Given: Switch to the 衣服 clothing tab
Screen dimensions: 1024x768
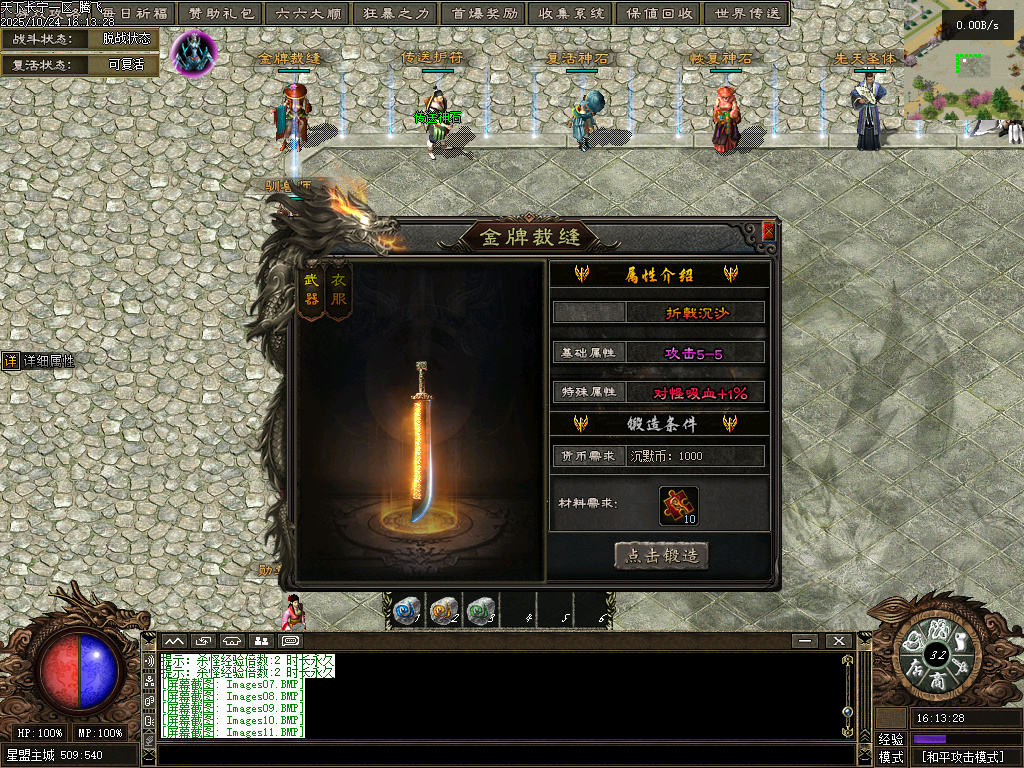Looking at the screenshot, I should pyautogui.click(x=339, y=292).
